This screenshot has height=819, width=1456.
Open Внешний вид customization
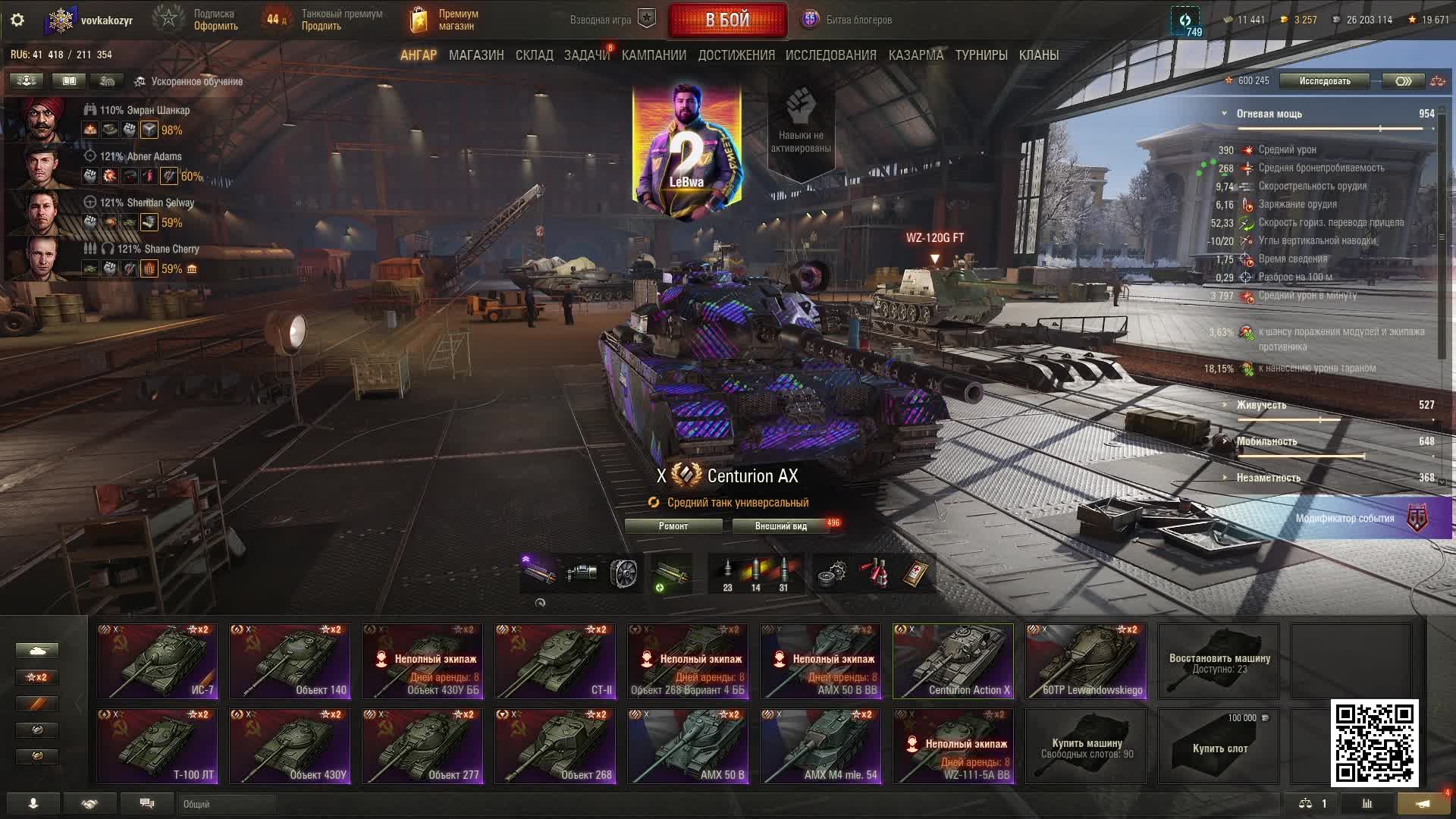coord(781,526)
